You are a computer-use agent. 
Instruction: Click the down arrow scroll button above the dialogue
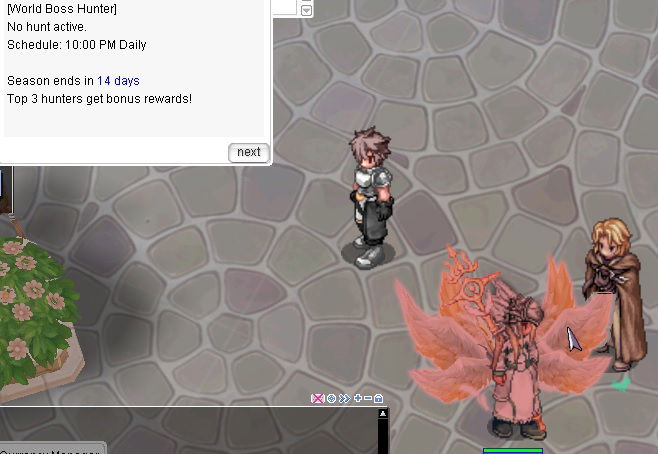coord(306,10)
